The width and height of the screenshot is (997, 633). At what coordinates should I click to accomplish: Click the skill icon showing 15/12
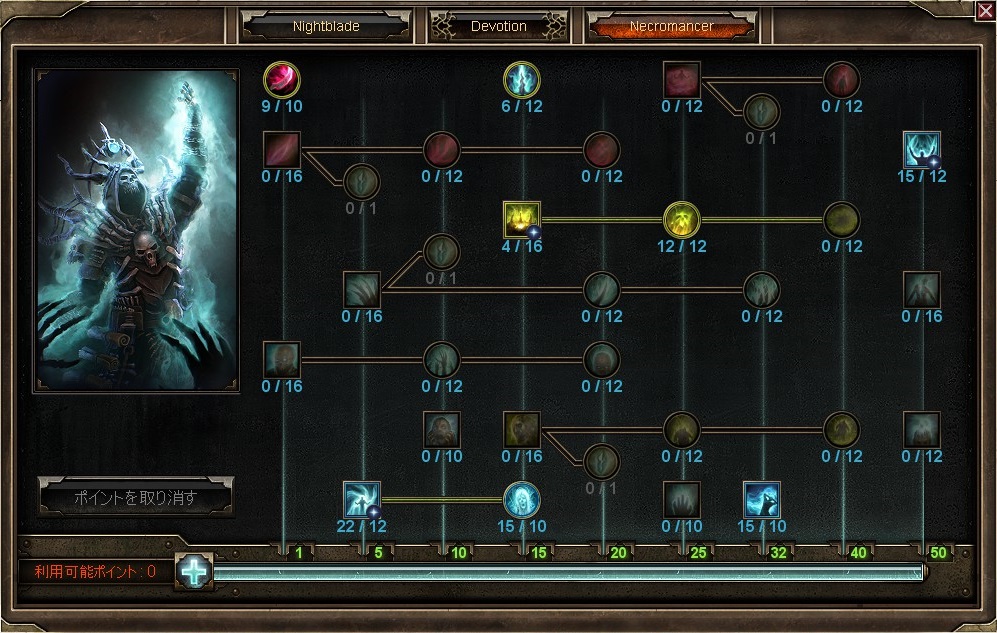coord(921,150)
